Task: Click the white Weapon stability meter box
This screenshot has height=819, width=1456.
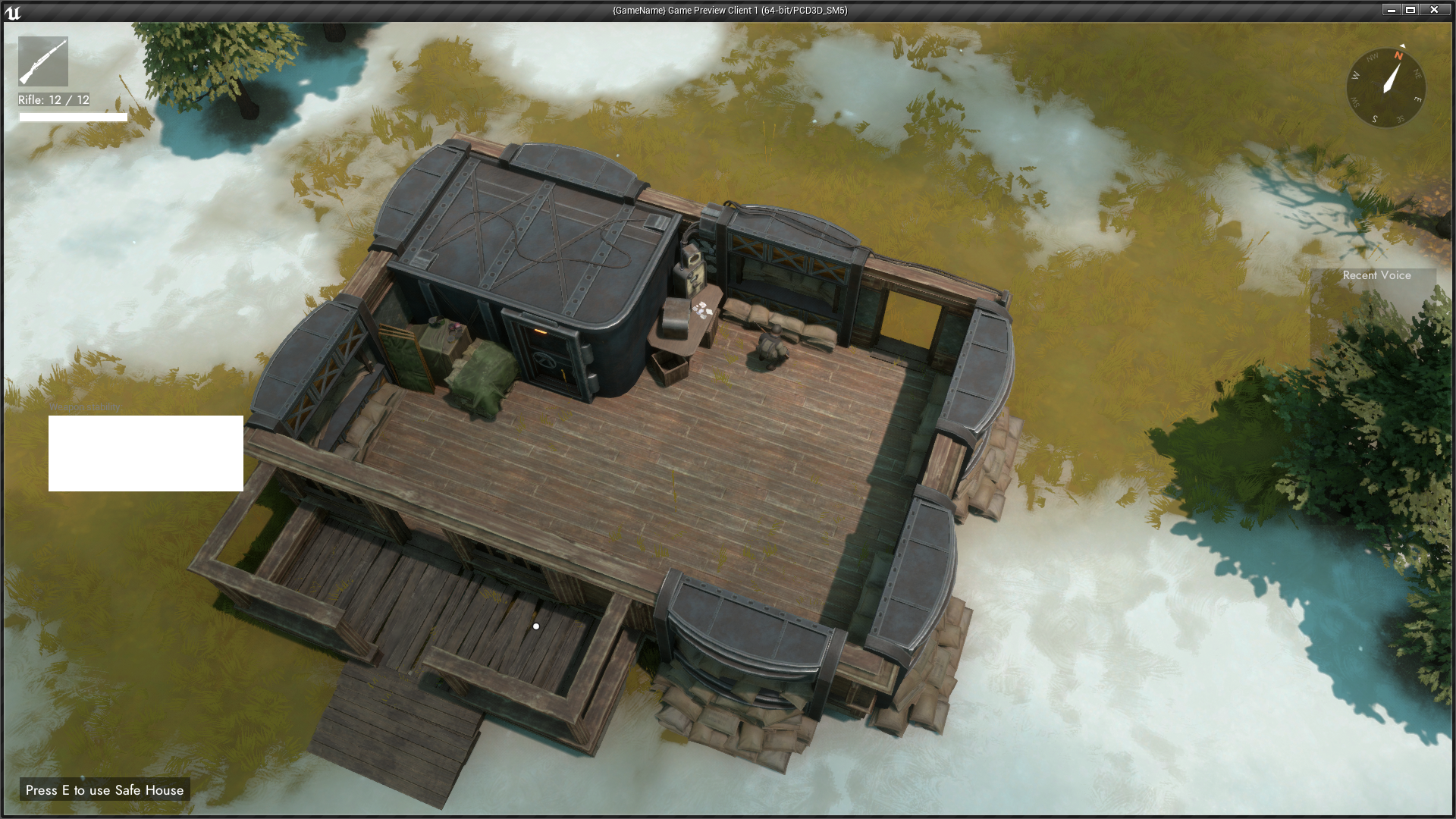Action: 146,453
